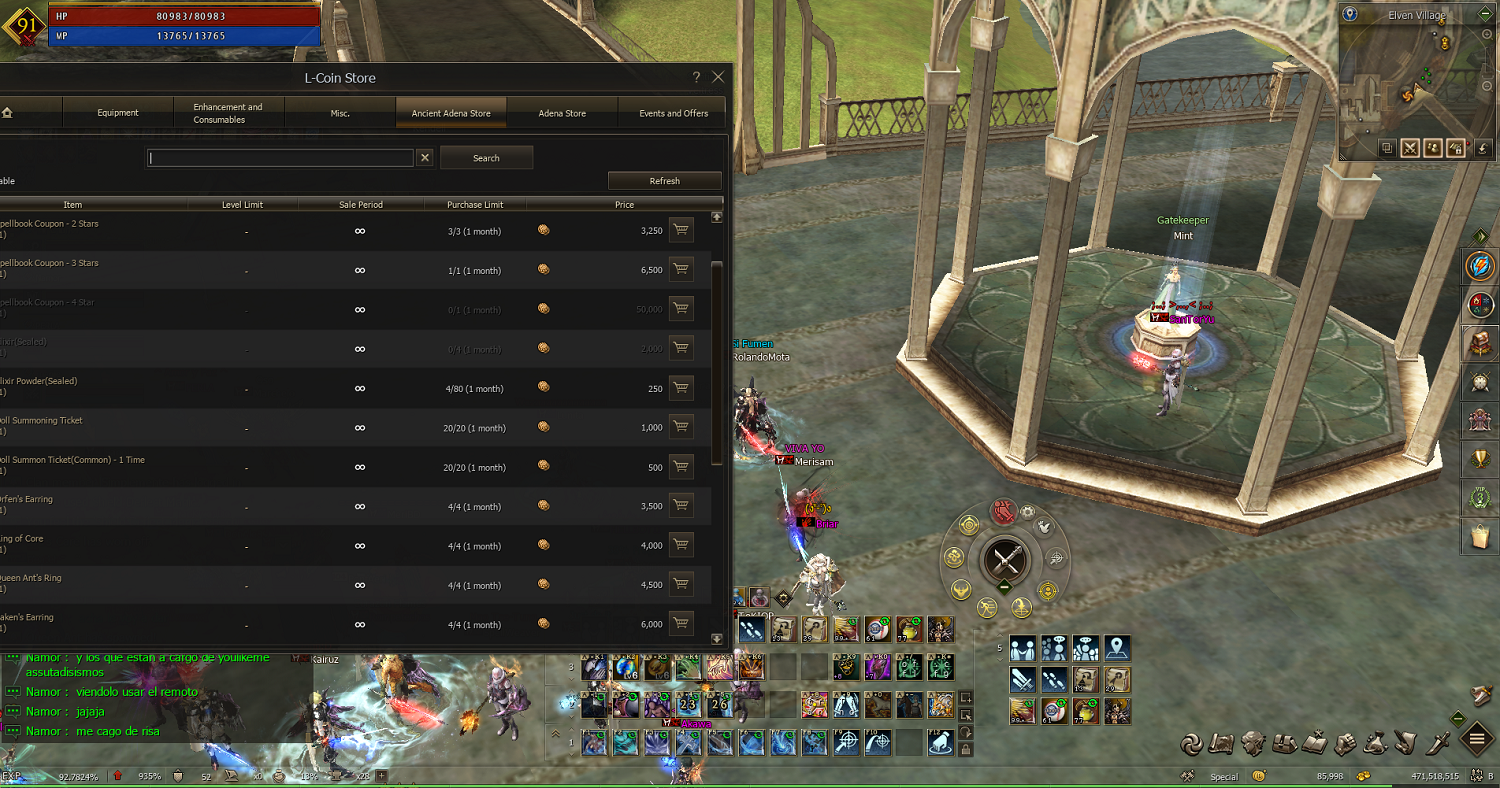Click the store search text field
The height and width of the screenshot is (788, 1500).
tap(280, 158)
